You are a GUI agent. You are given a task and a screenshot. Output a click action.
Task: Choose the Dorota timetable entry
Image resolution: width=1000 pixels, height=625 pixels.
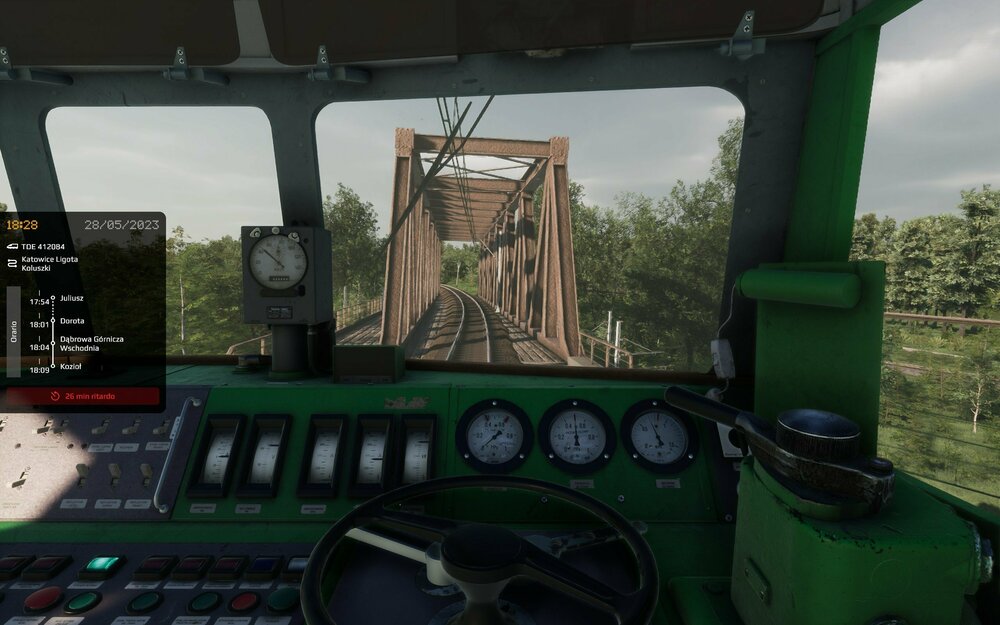point(72,321)
